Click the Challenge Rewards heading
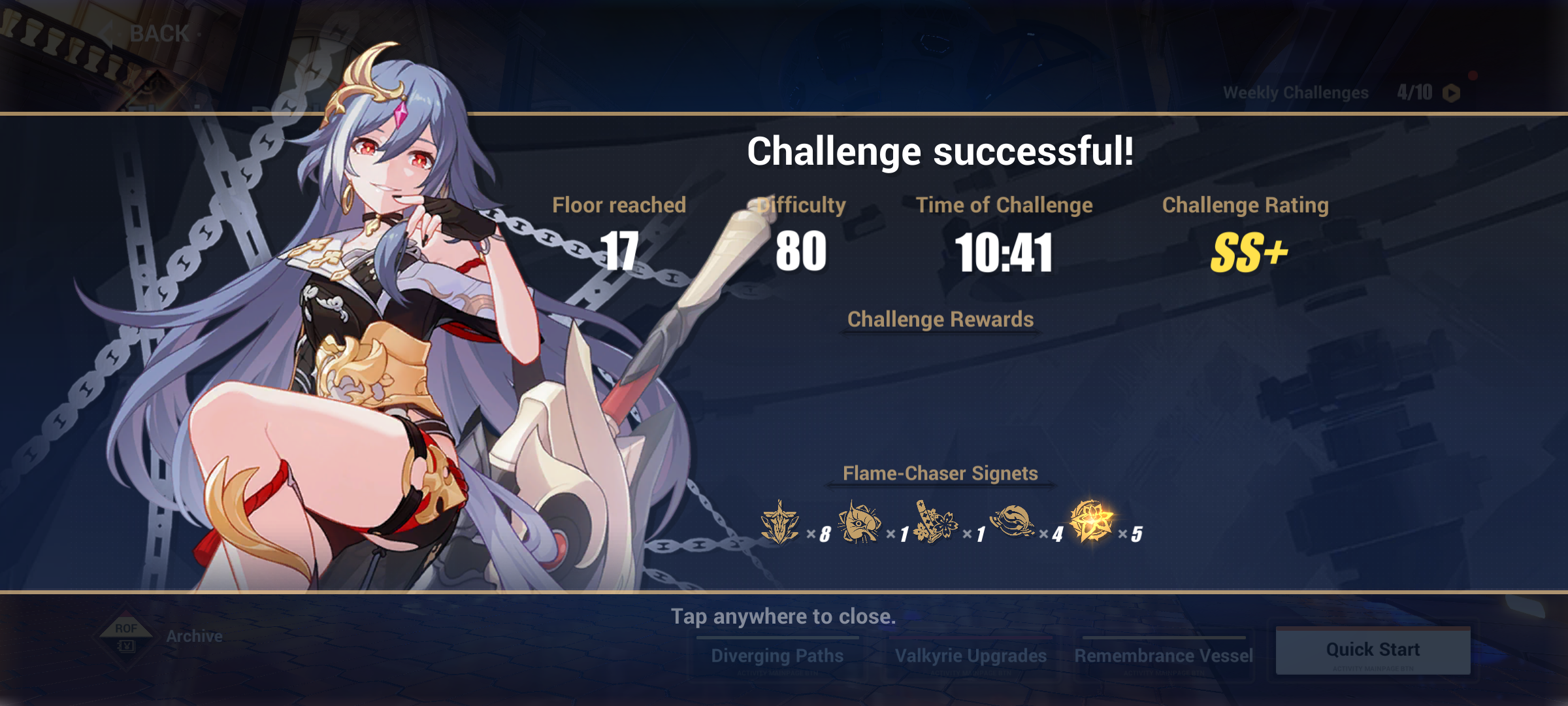 pyautogui.click(x=941, y=319)
